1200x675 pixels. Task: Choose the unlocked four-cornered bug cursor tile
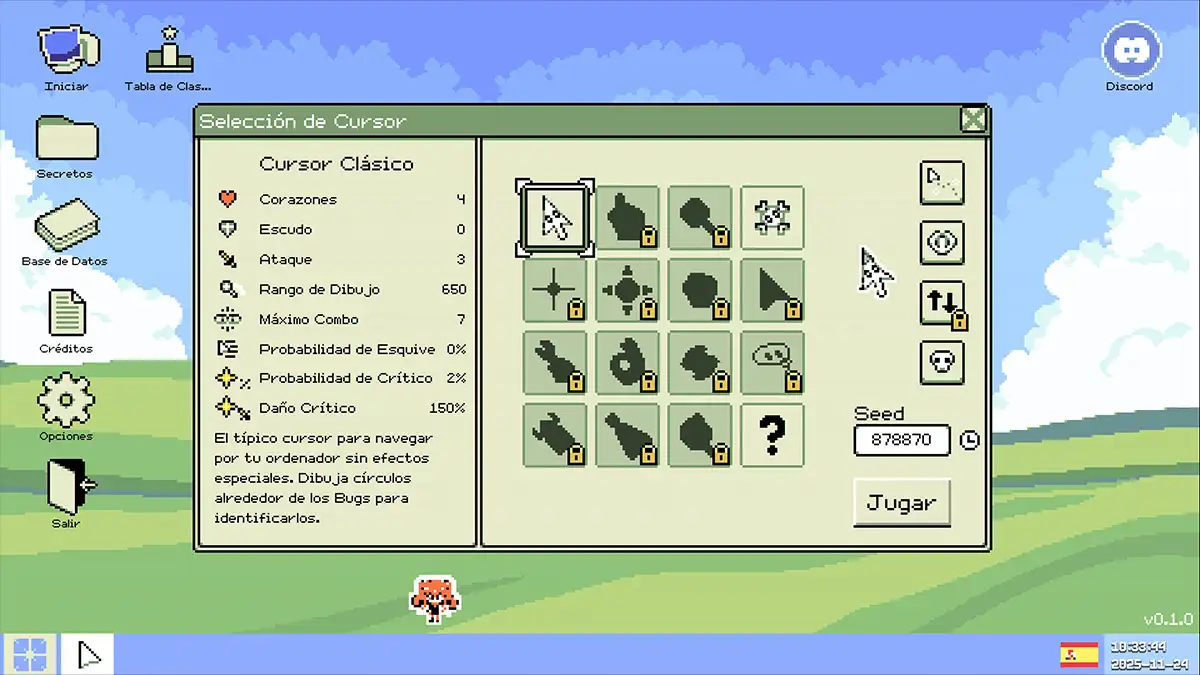[772, 218]
